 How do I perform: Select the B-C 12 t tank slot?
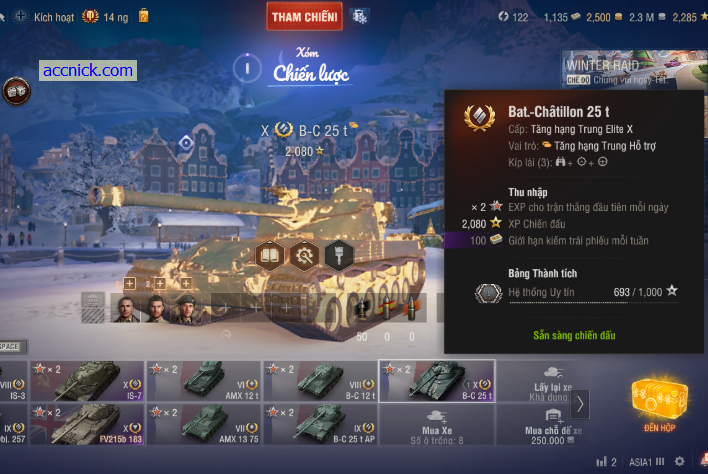320,381
